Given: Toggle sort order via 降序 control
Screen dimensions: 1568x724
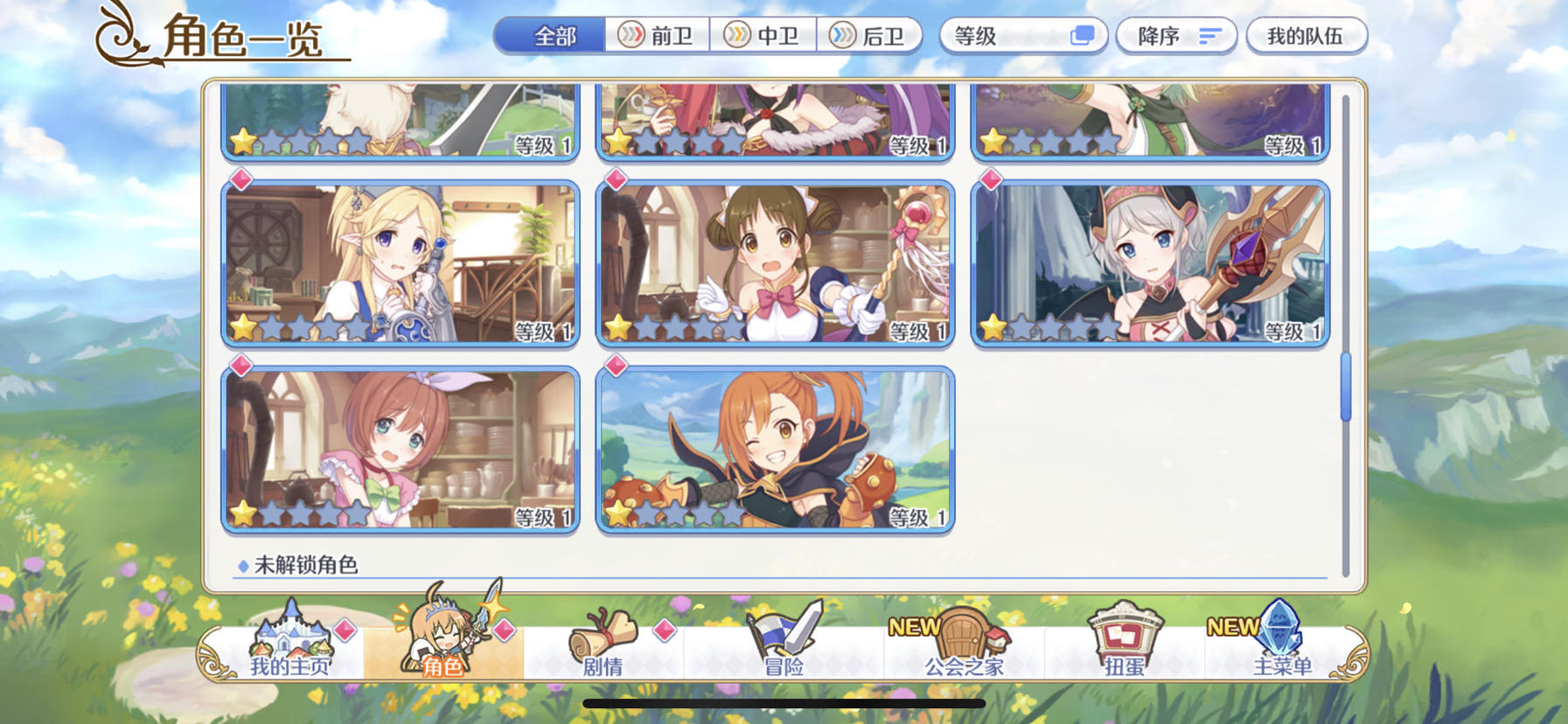Looking at the screenshot, I should point(1174,35).
